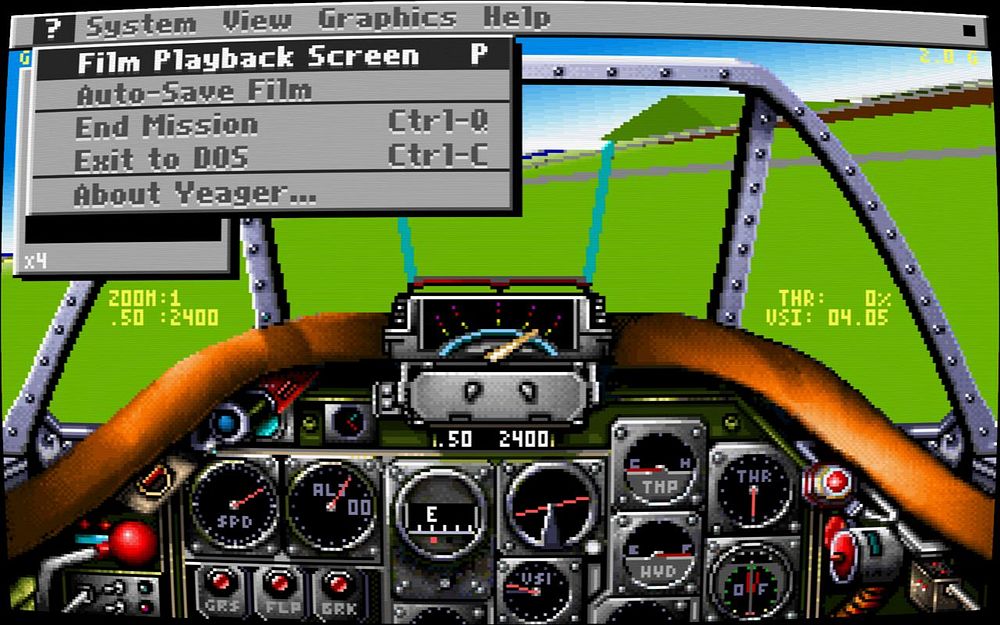Open the Graphics menu
Screen dimensions: 1000x625
coord(387,20)
